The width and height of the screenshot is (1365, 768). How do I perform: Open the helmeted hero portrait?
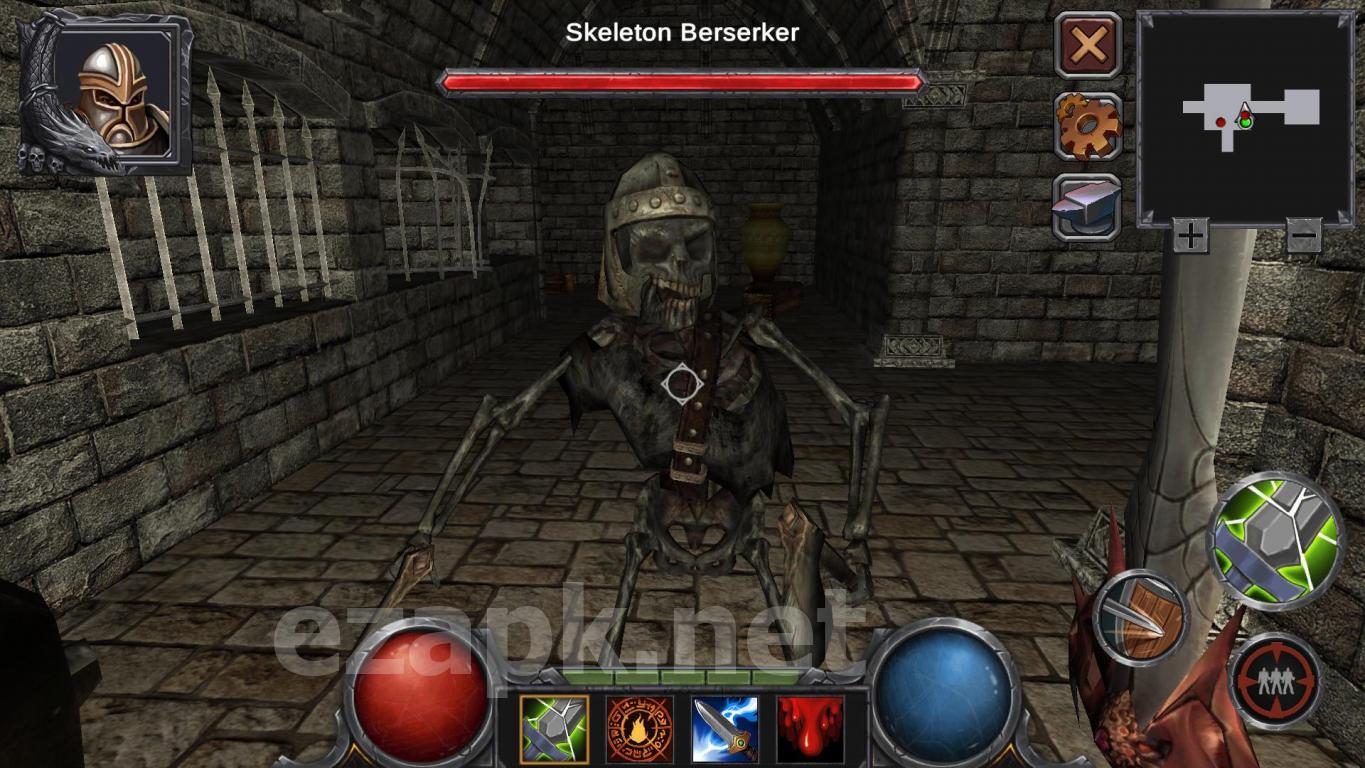point(108,94)
